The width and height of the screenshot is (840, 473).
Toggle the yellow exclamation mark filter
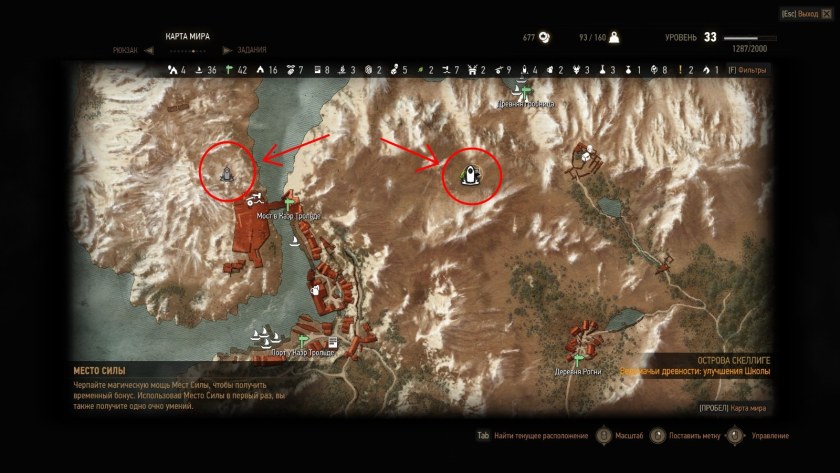pos(680,70)
